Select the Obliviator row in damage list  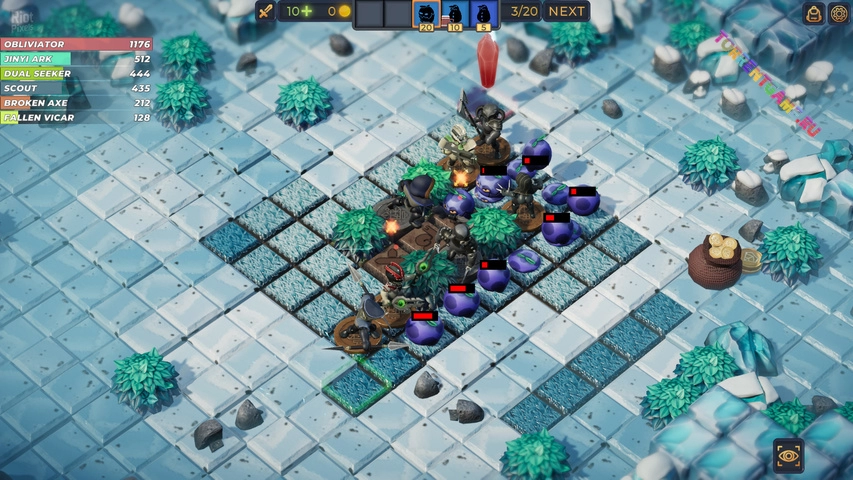(x=76, y=45)
